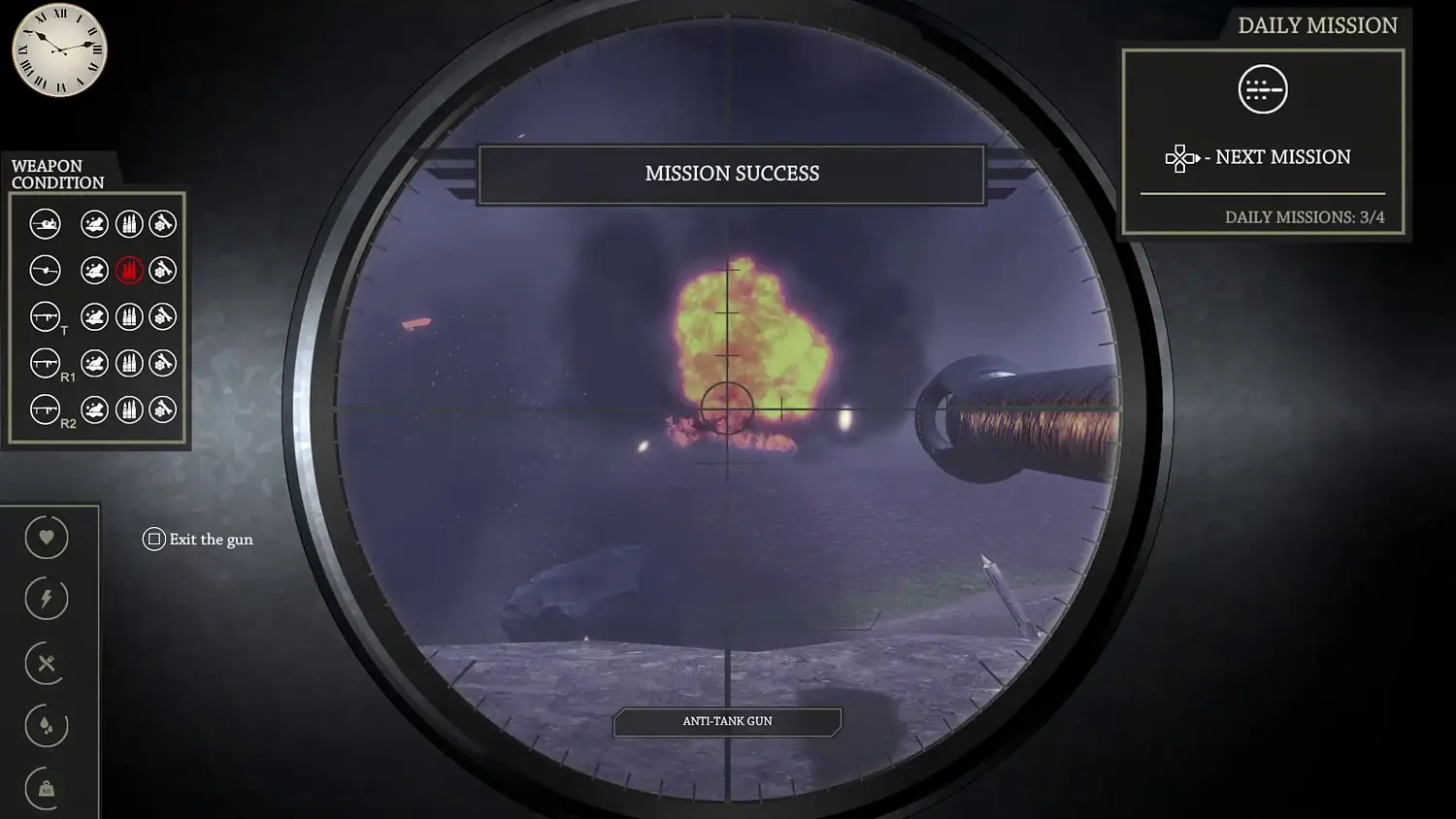Click the repair icon on the R2 weapon row
Image resolution: width=1456 pixels, height=819 pixels.
(161, 409)
